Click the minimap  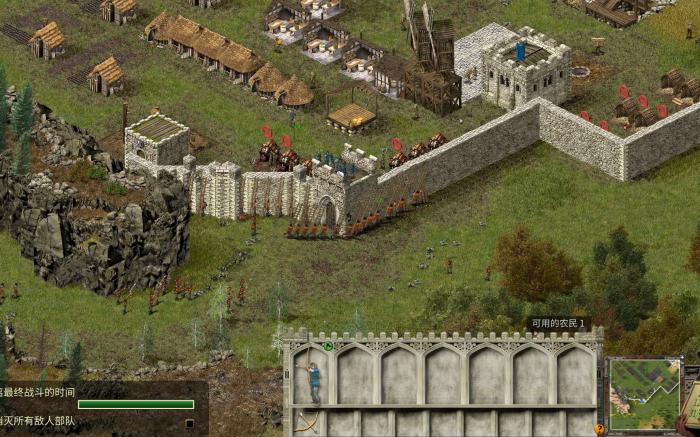coord(644,393)
